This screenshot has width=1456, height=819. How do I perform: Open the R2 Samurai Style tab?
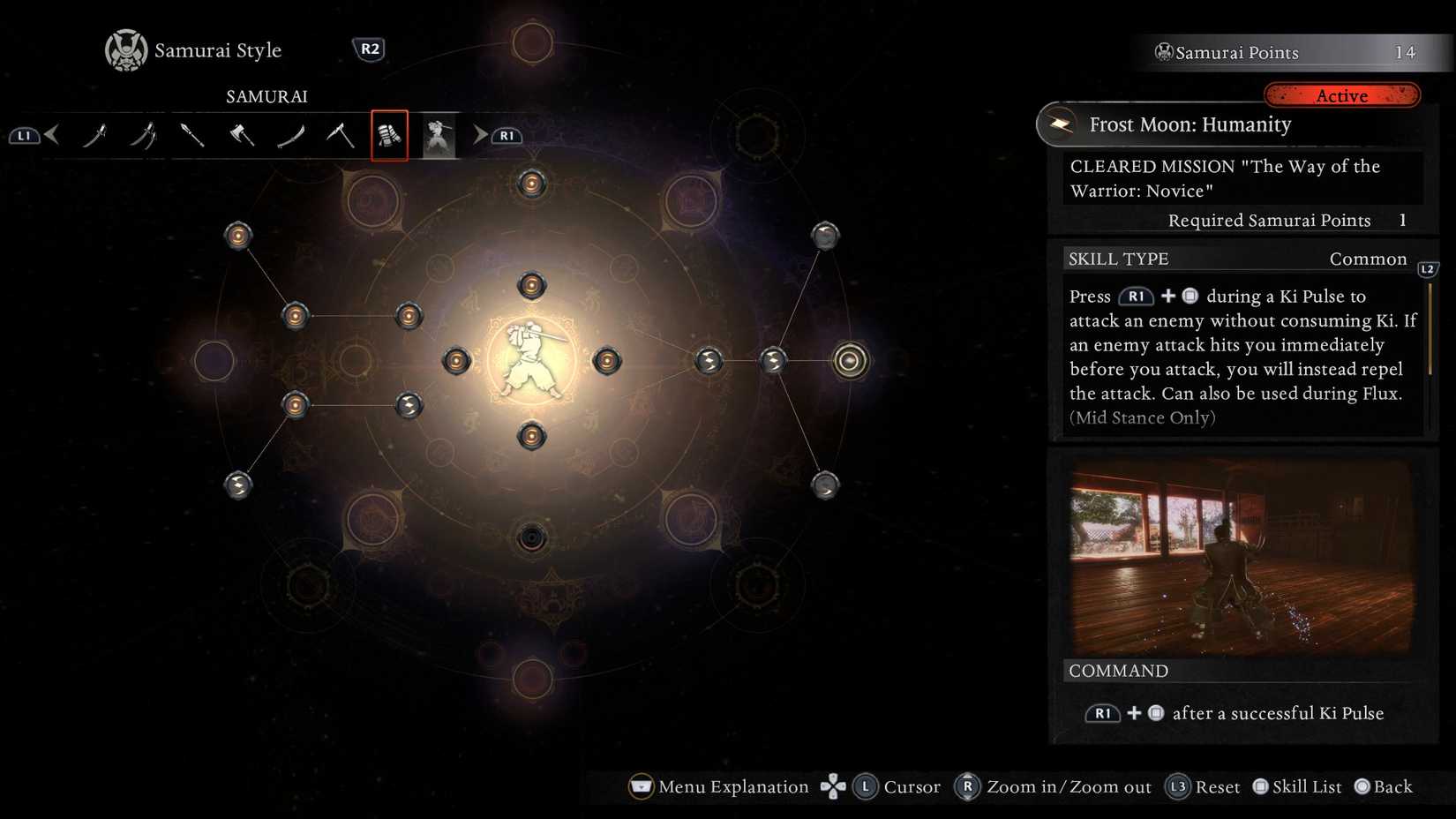click(x=370, y=49)
